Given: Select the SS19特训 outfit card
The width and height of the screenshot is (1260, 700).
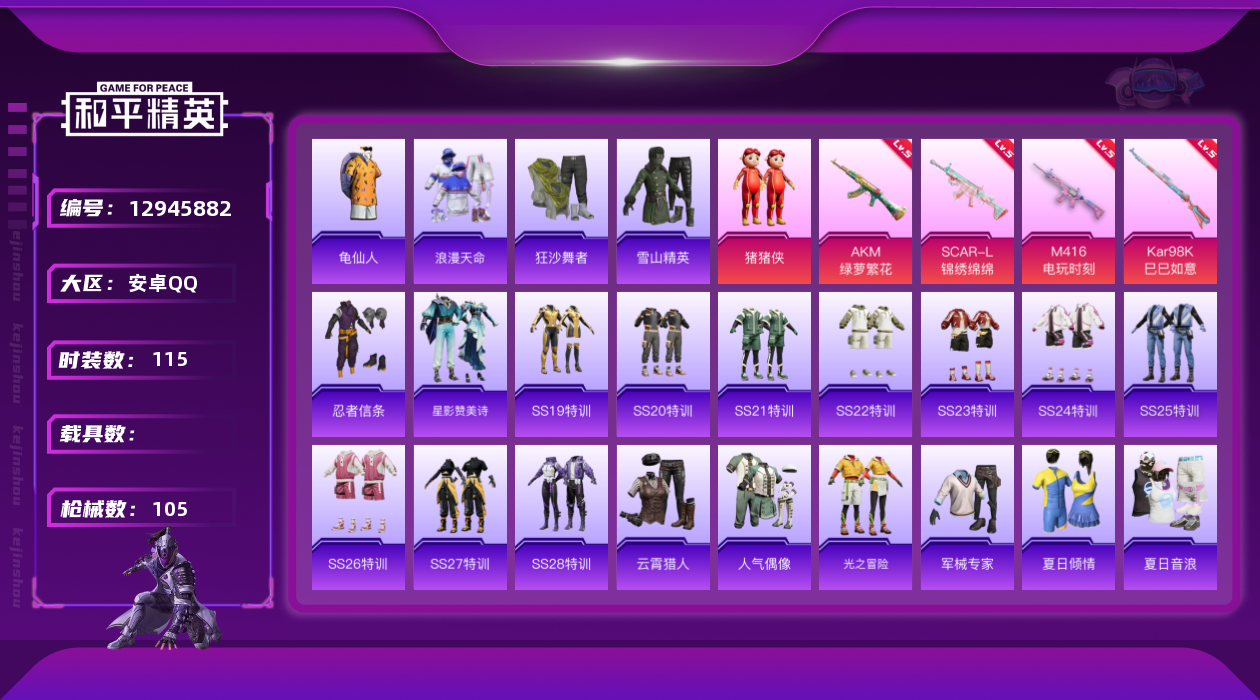Looking at the screenshot, I should (561, 364).
